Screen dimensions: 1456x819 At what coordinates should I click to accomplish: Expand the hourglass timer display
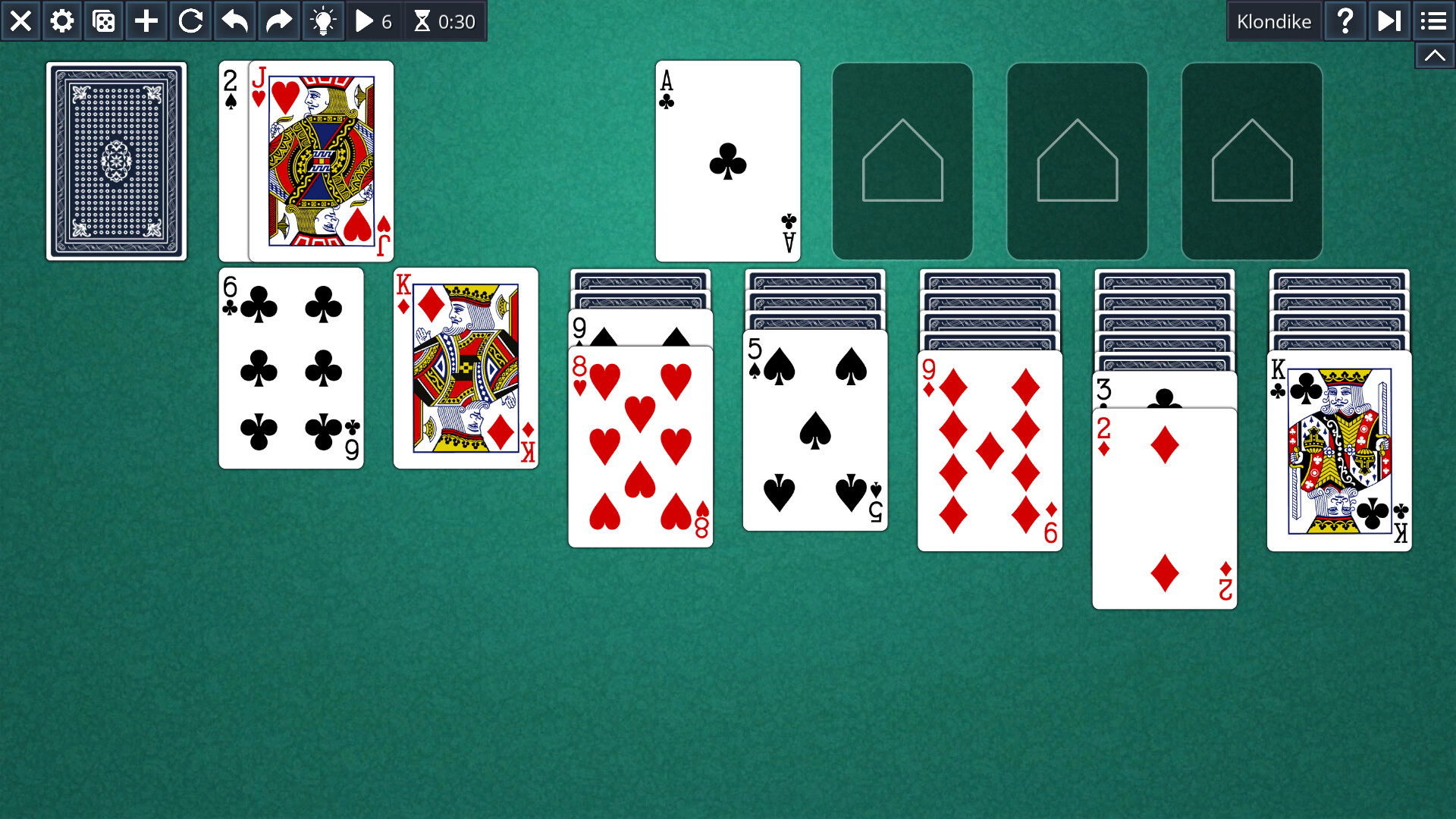coord(444,20)
